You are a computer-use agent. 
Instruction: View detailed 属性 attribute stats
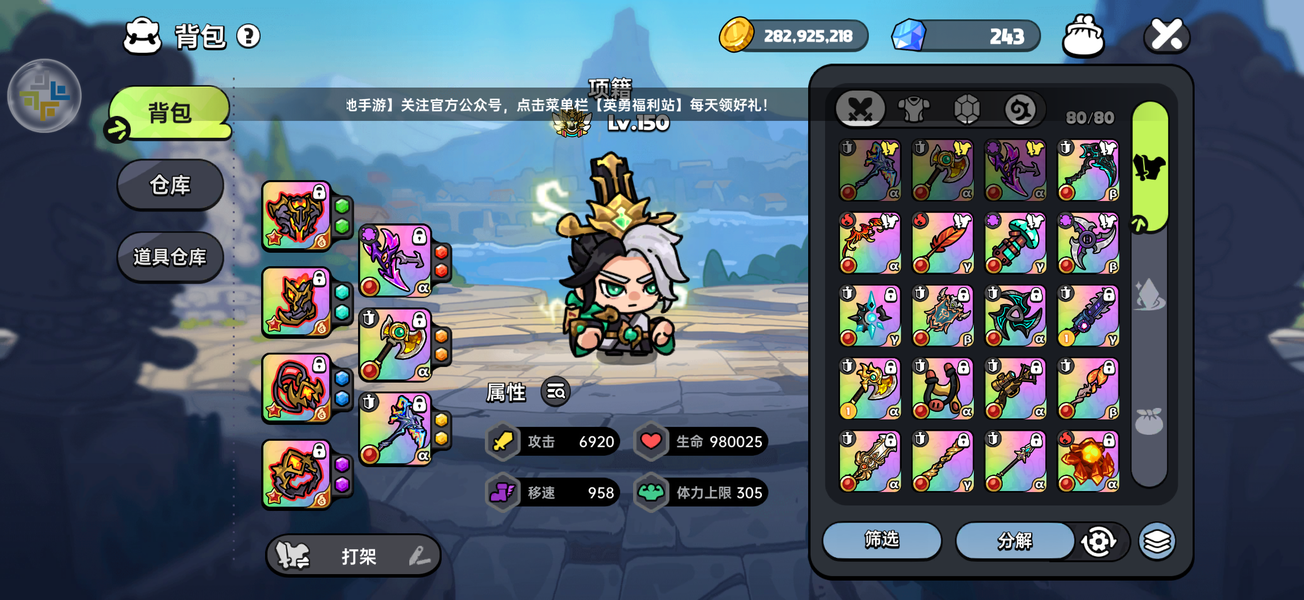556,392
